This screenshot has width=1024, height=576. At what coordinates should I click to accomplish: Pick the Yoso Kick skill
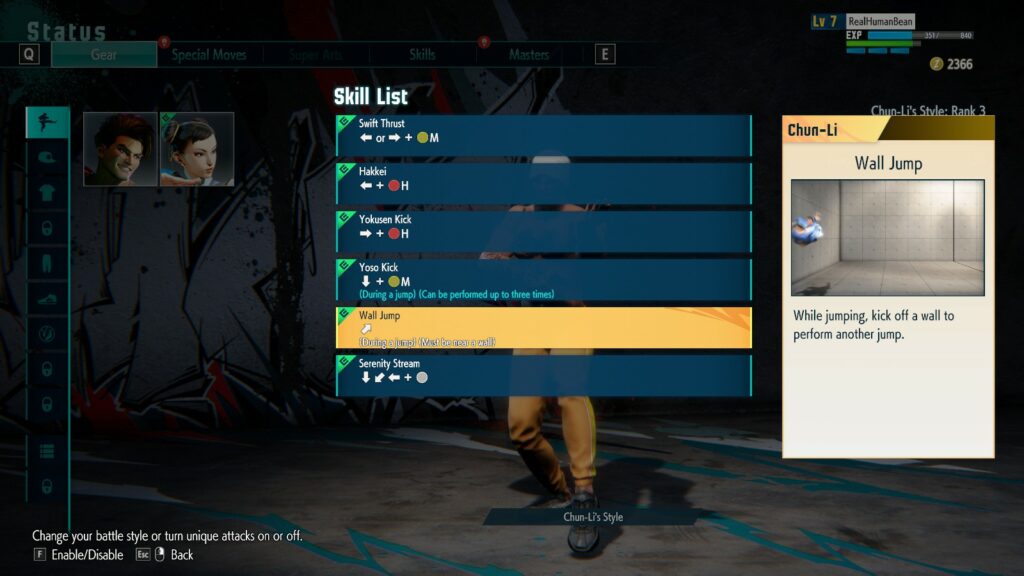pos(544,279)
